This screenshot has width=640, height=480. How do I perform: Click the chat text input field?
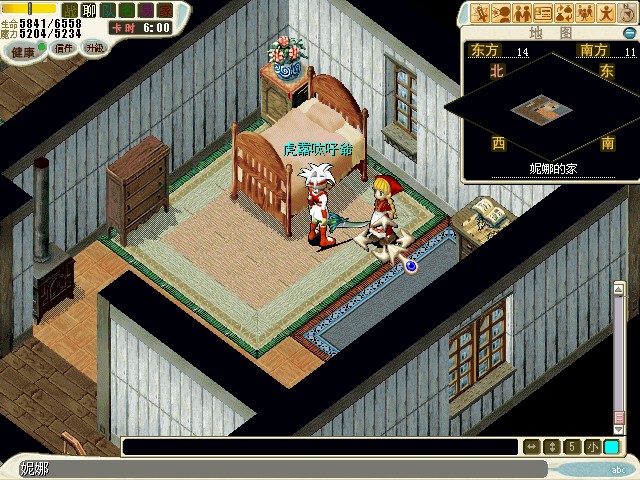[320, 446]
